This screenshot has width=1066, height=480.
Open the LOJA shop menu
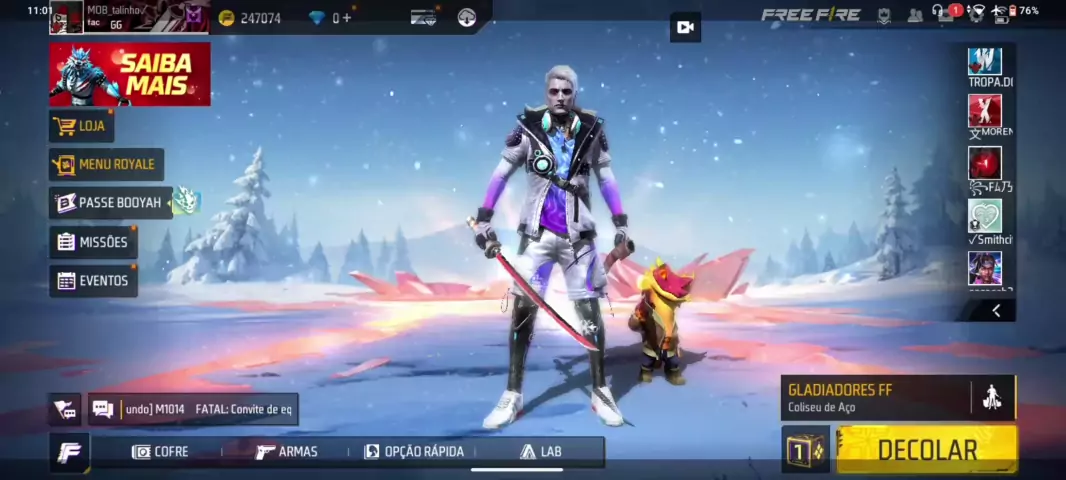(81, 126)
